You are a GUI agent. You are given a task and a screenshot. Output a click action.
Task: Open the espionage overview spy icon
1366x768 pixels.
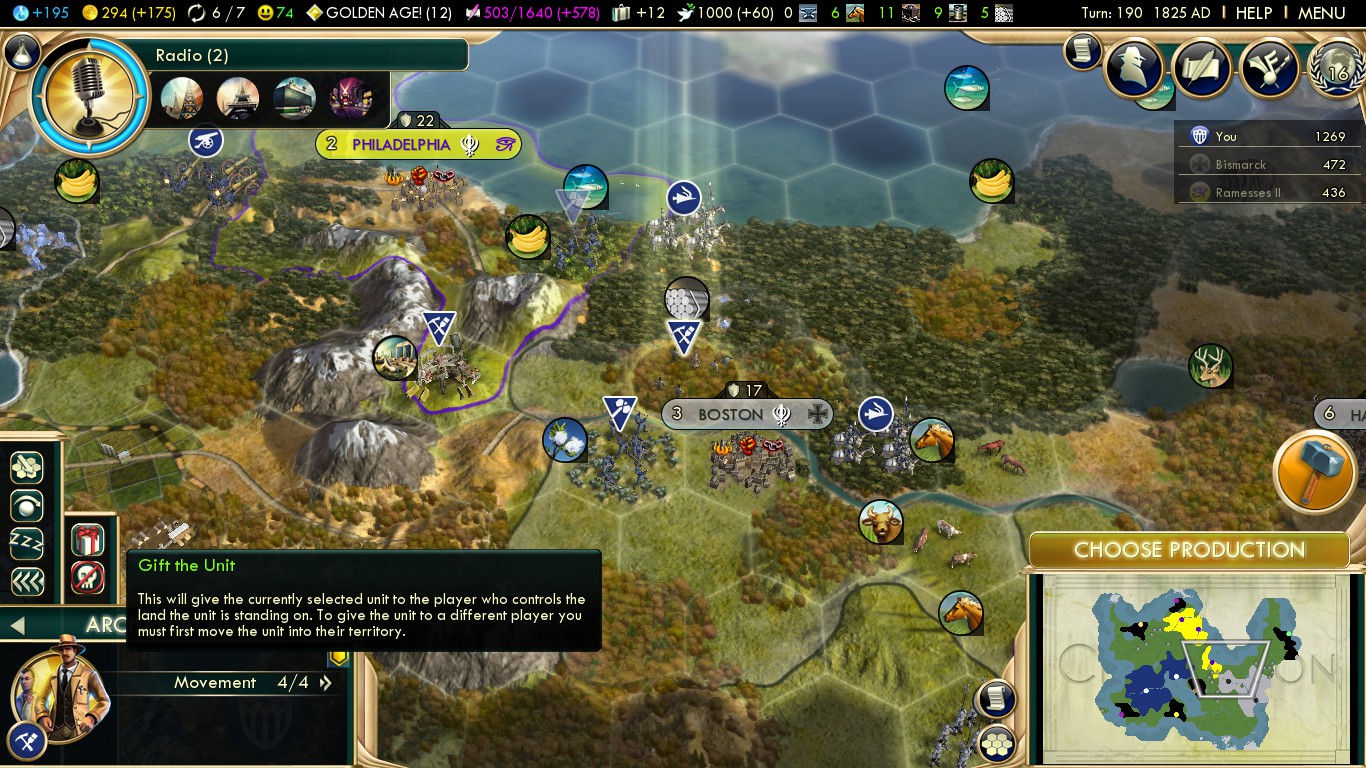click(x=1133, y=67)
